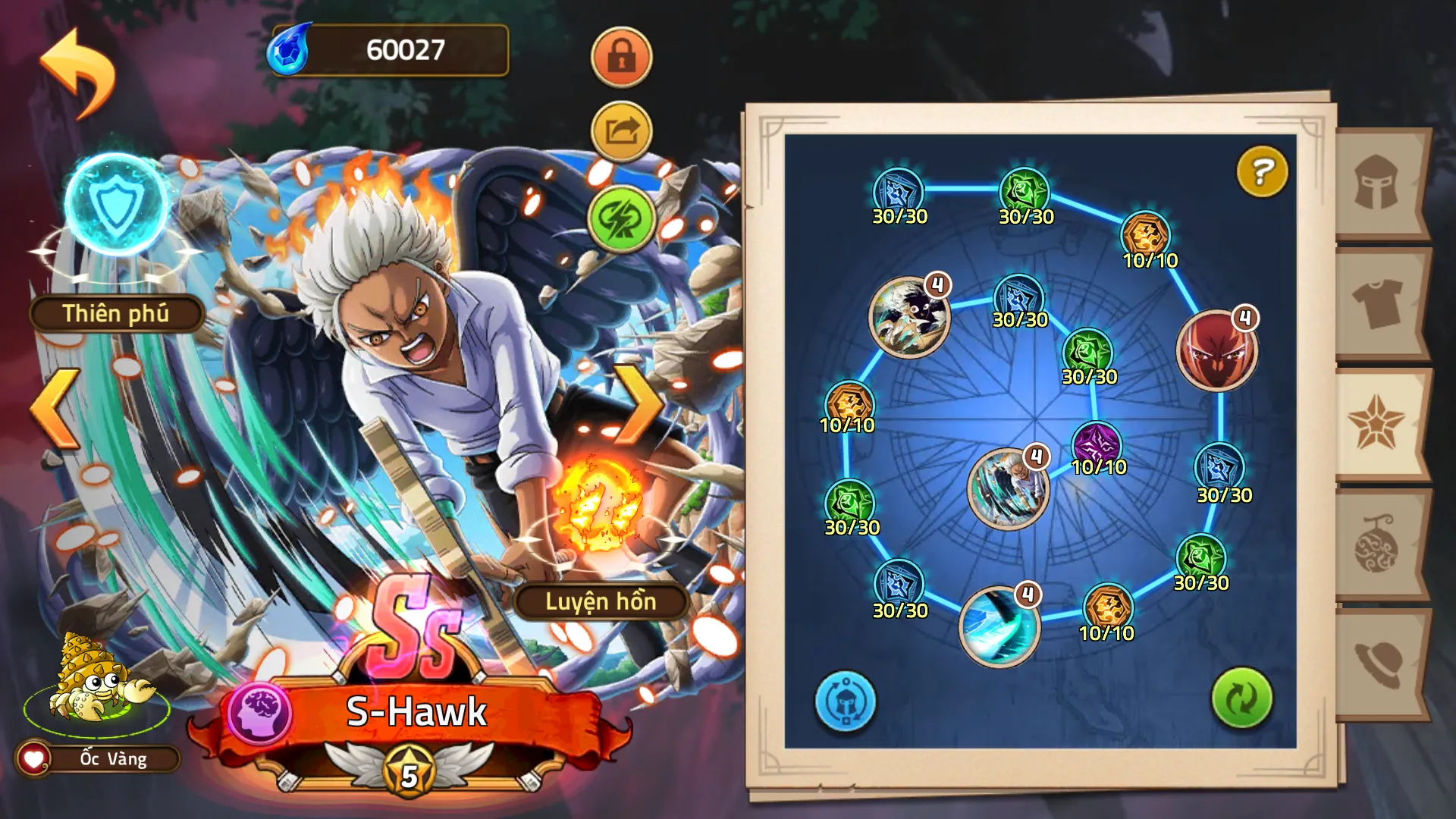Select the blue slash wave skill node

click(999, 626)
